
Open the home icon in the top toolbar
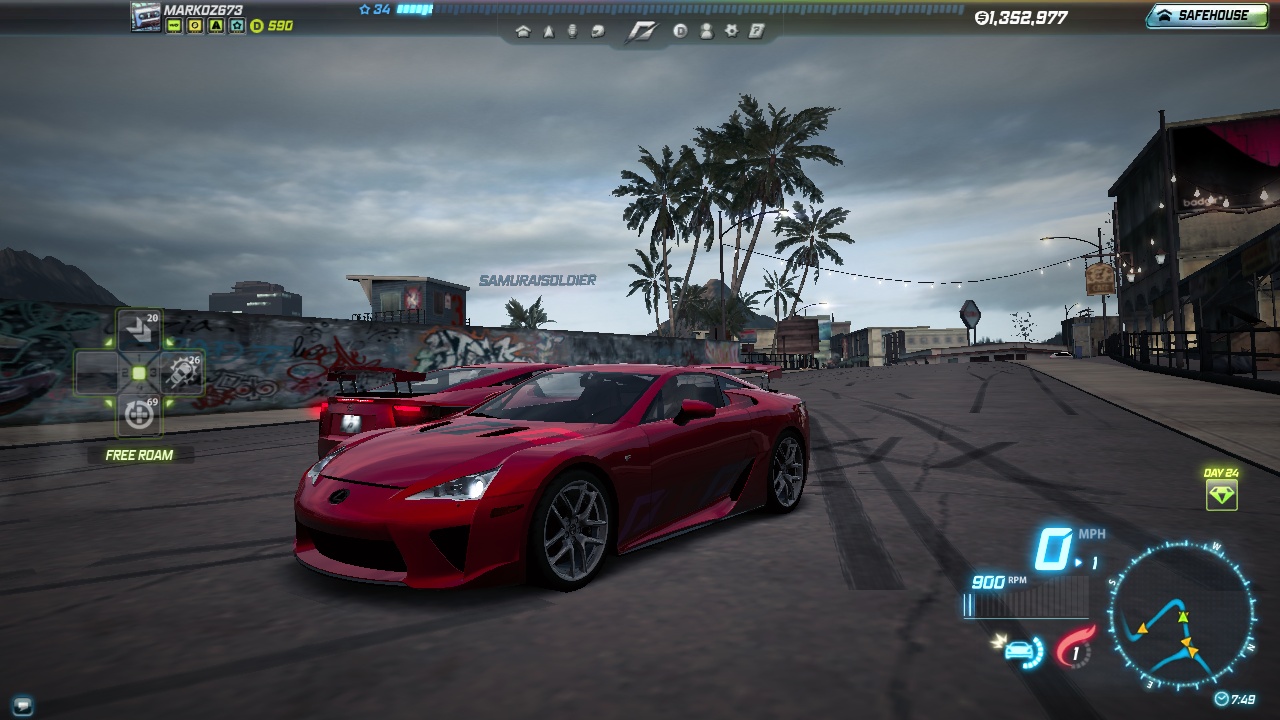click(x=523, y=31)
